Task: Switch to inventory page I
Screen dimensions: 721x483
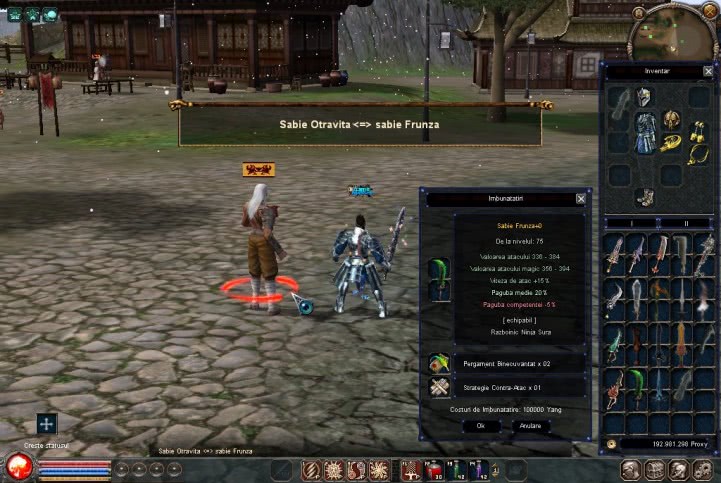Action: (x=632, y=223)
